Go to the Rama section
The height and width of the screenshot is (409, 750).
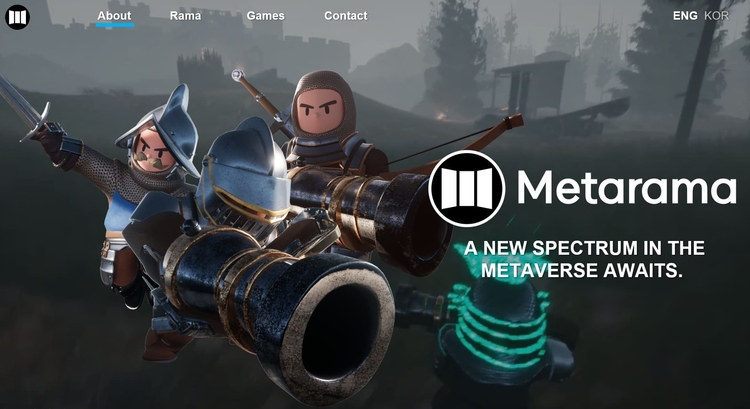point(185,16)
